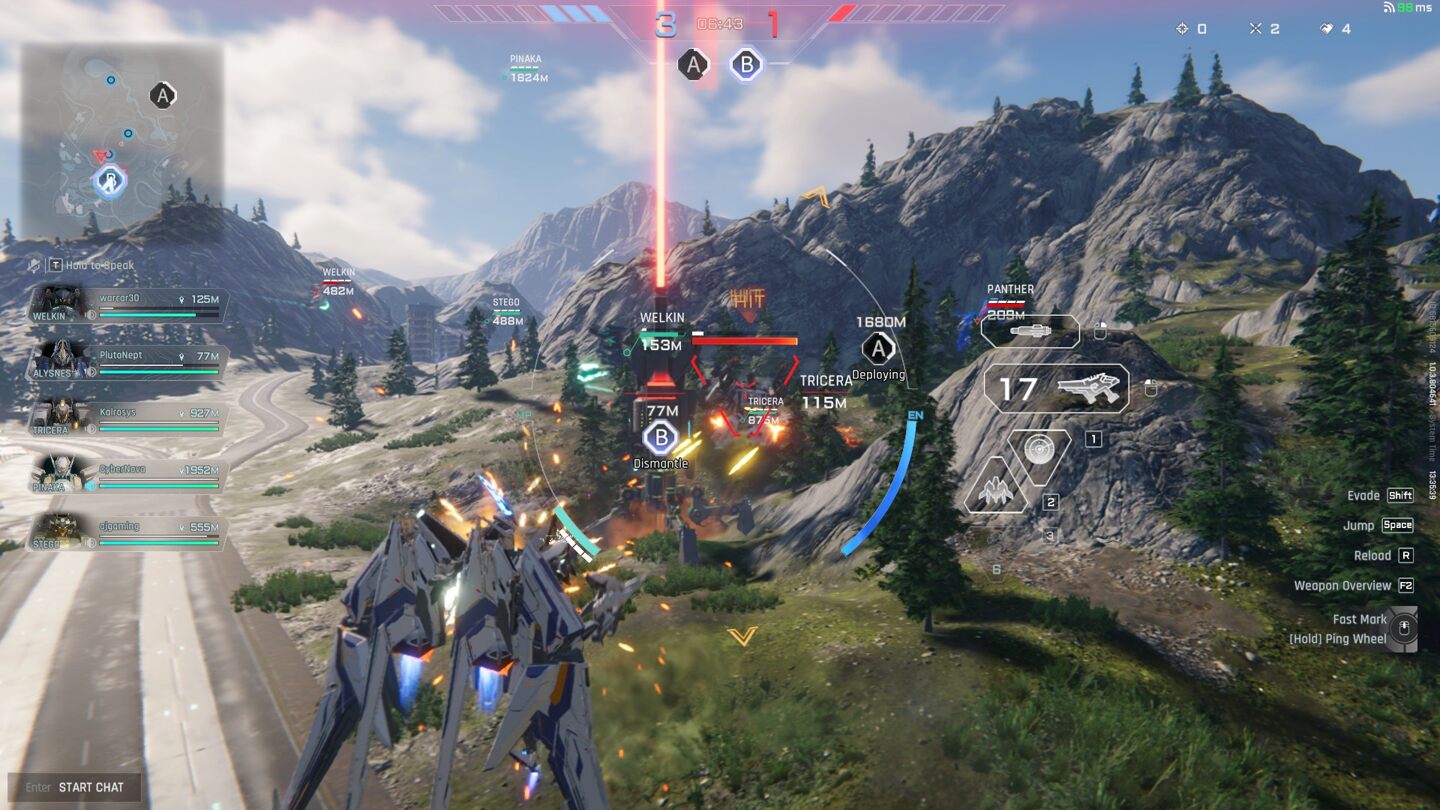Click the START CHAT box
Screen dimensions: 1440x810
[x=75, y=787]
